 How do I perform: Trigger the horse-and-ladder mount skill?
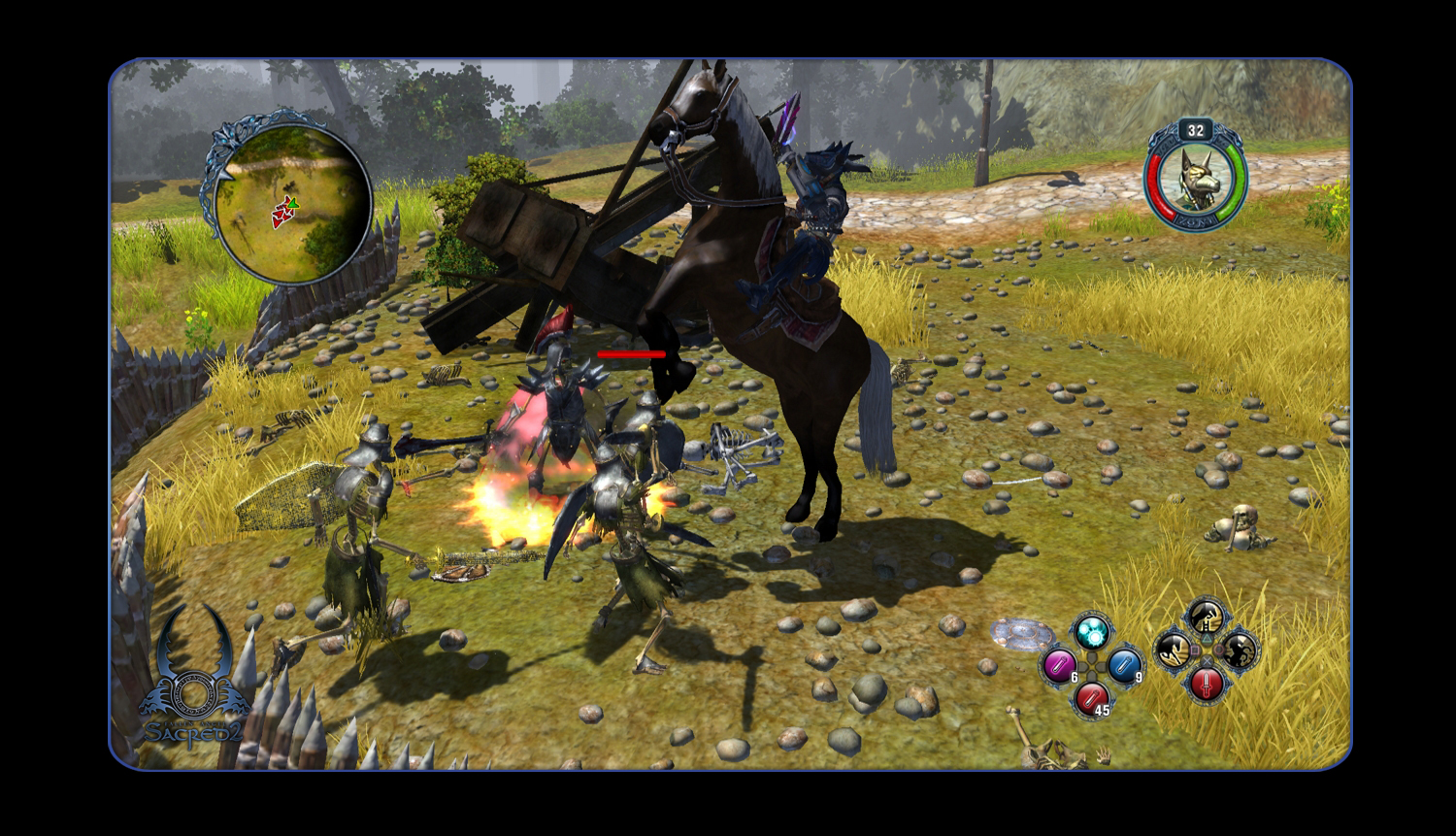[1207, 617]
